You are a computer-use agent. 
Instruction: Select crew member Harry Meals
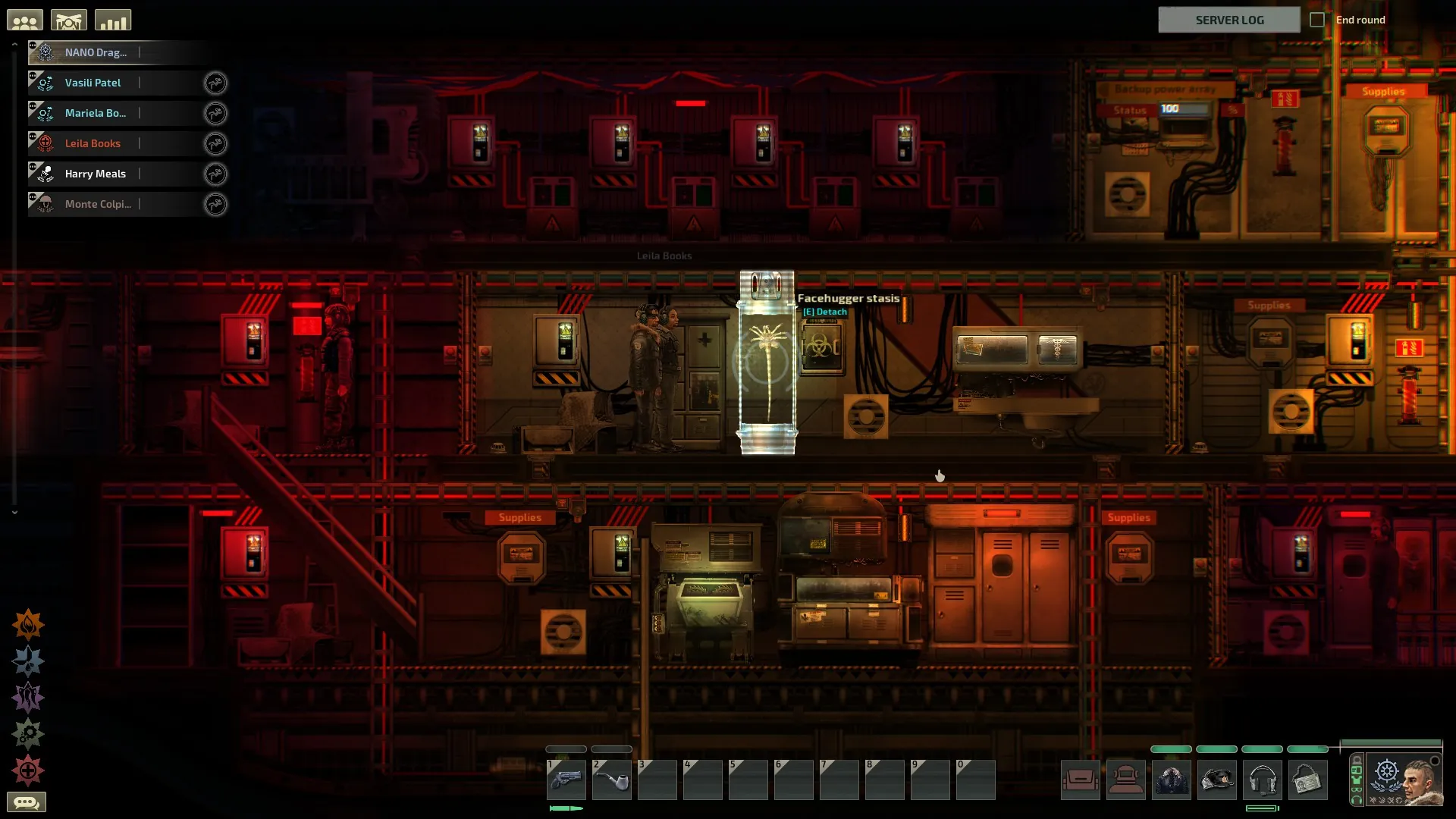coord(96,174)
